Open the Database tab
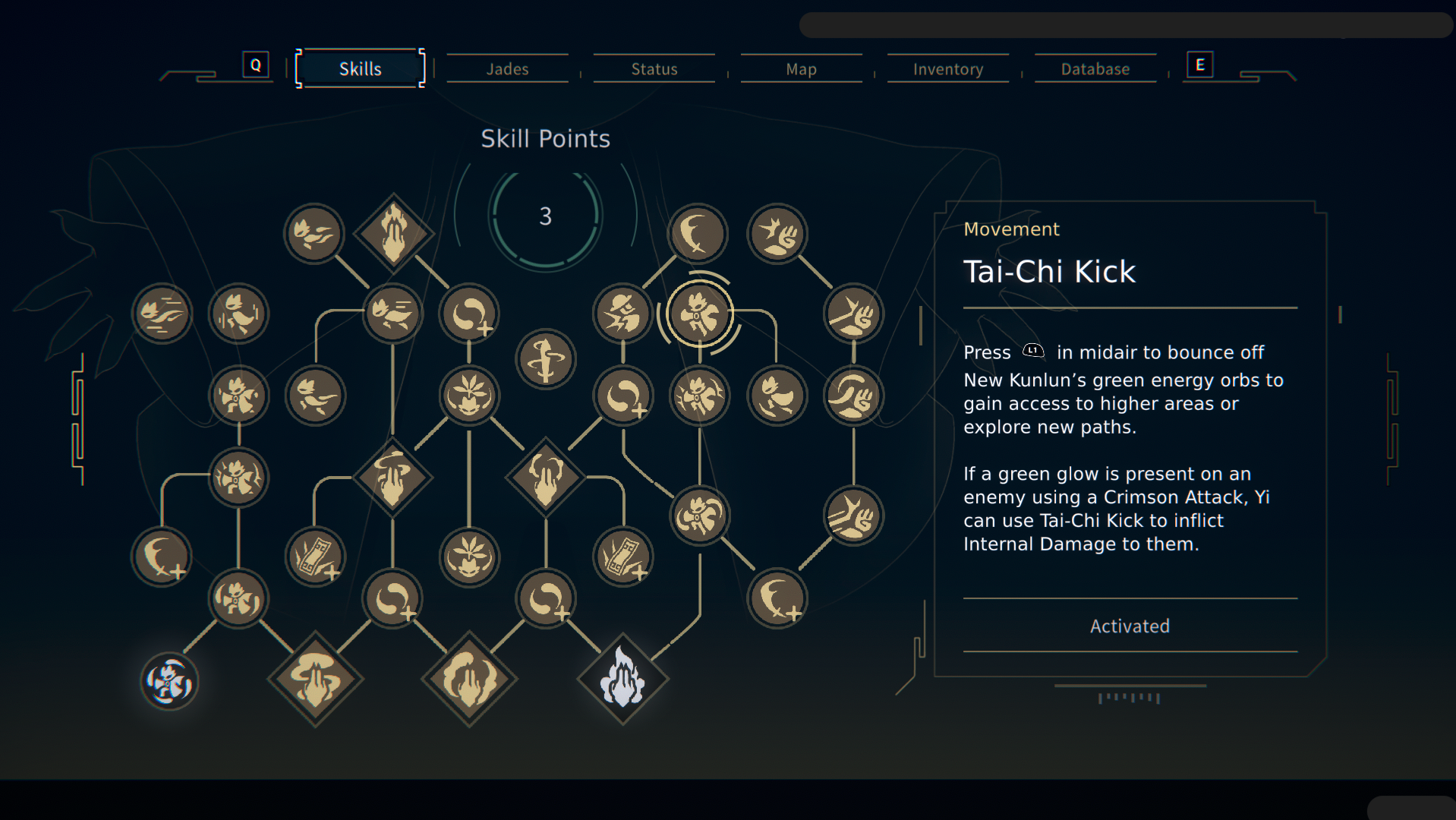 [1095, 69]
